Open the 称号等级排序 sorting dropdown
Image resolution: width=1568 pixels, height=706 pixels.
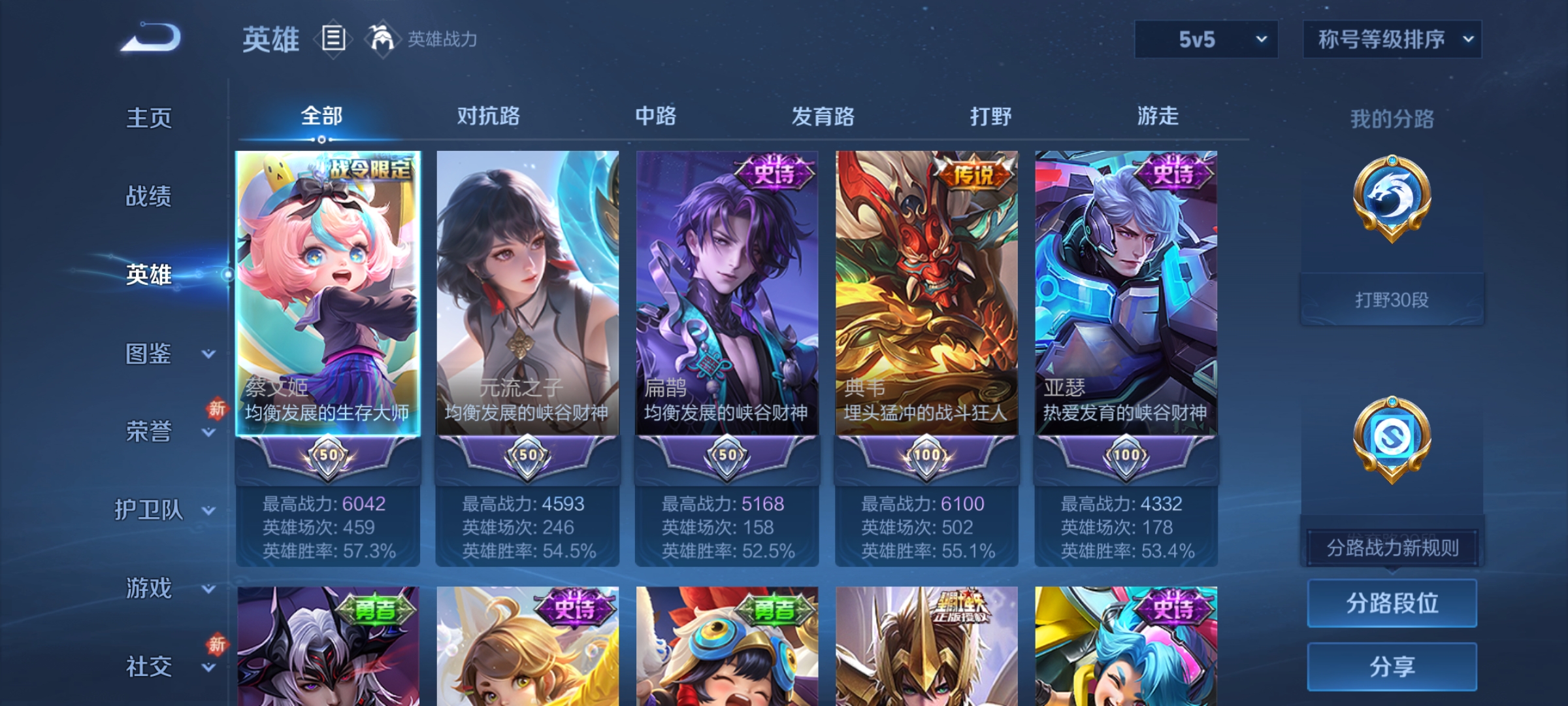pyautogui.click(x=1392, y=39)
